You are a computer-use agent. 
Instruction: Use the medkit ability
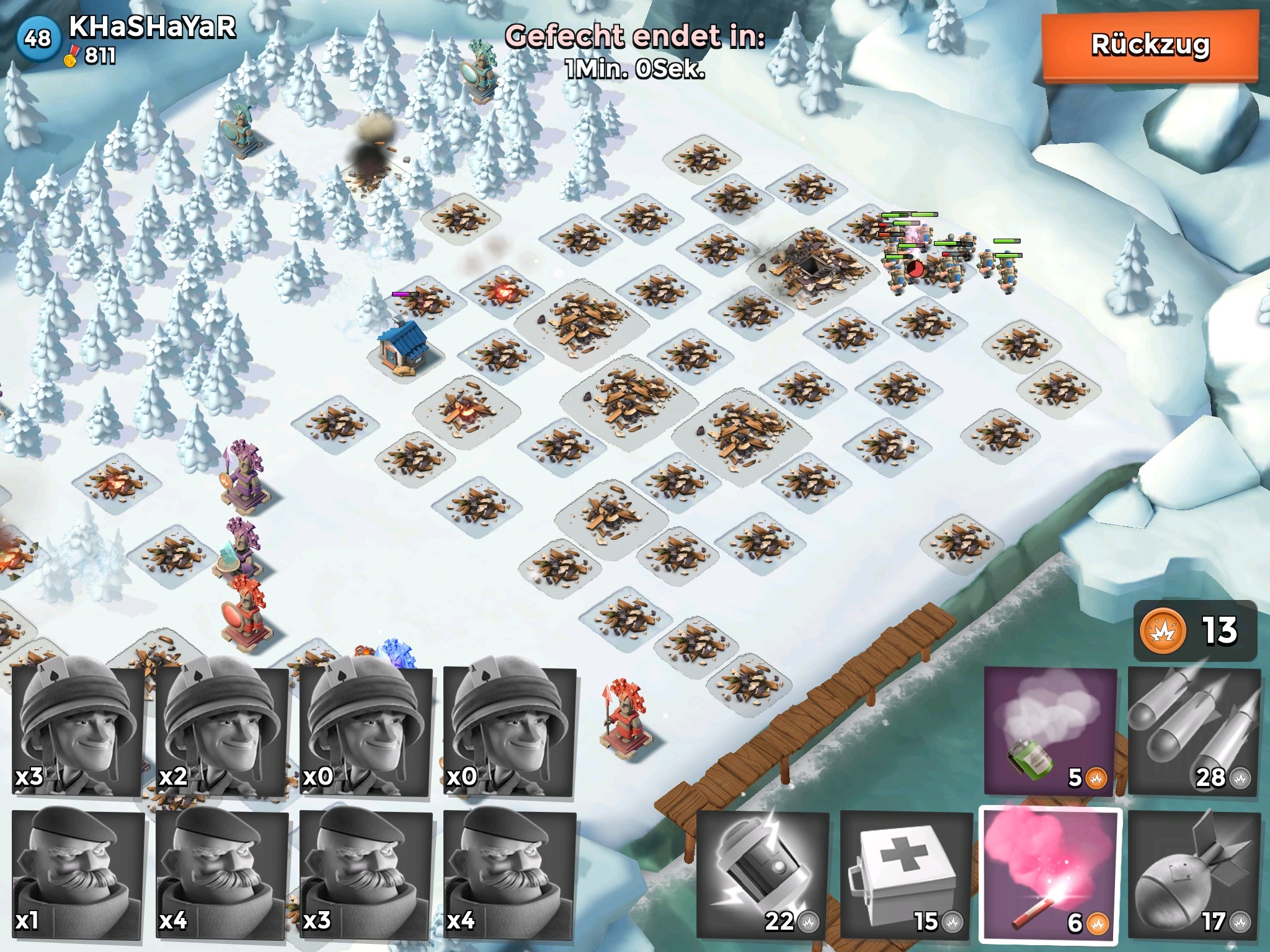[906, 875]
